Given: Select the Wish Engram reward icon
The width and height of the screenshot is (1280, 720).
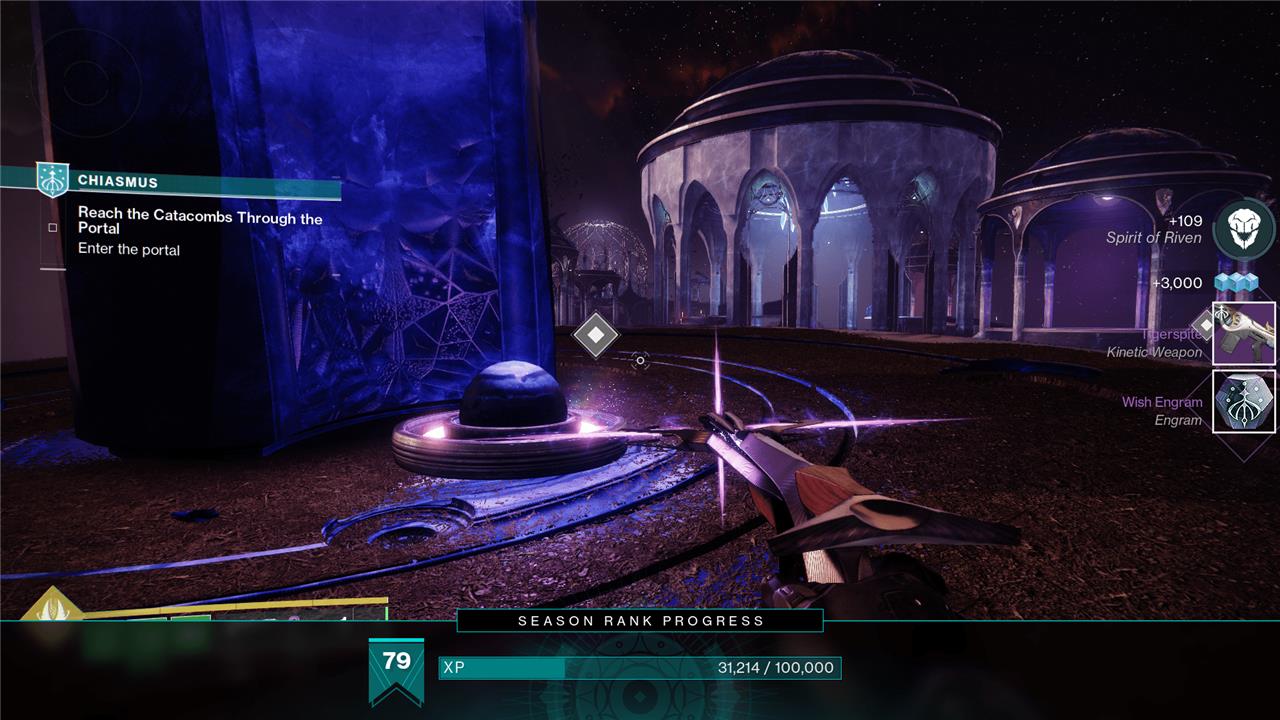Looking at the screenshot, I should 1243,401.
